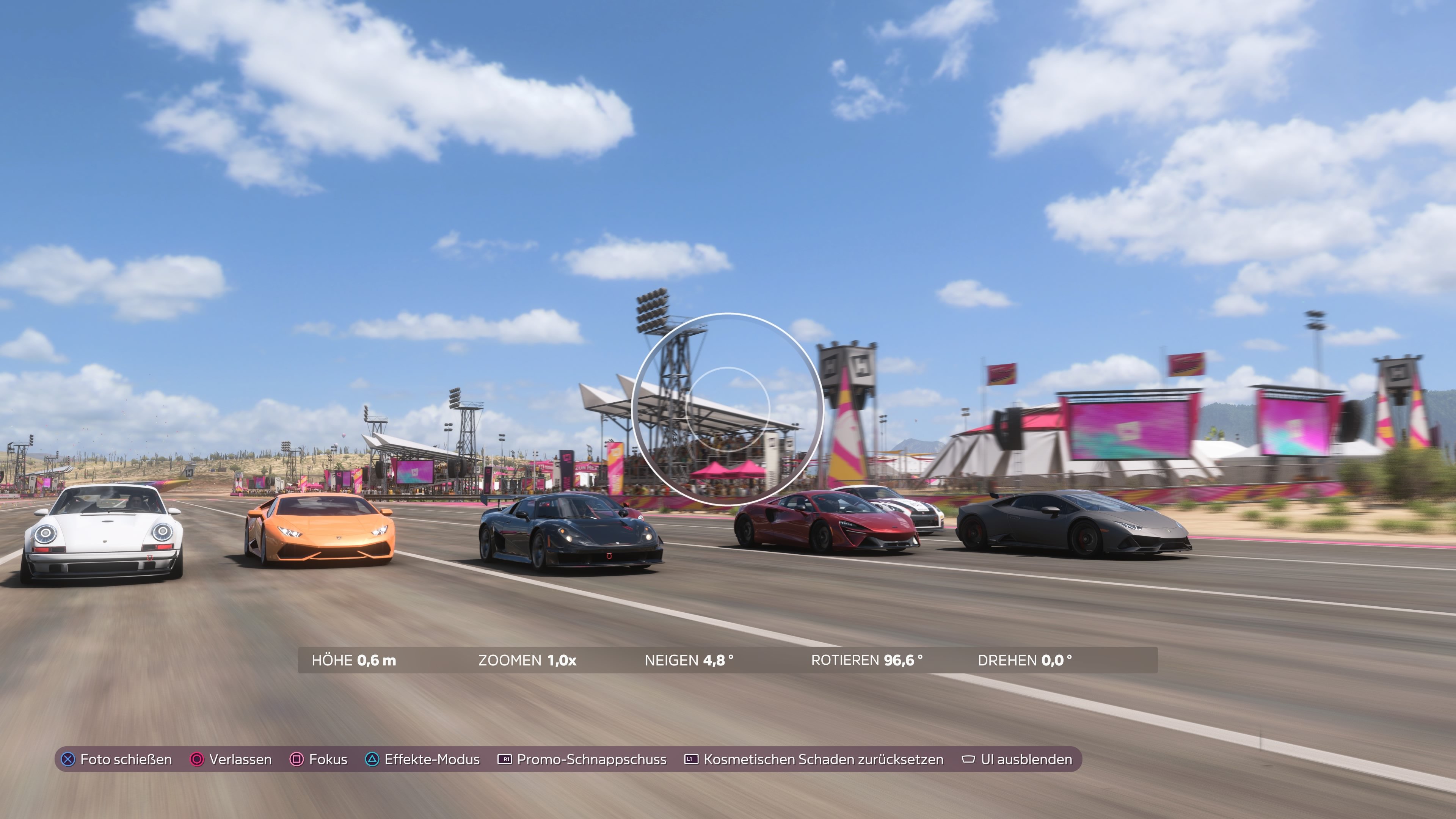
Task: Click the Triangle icon beside Effekte-Modus
Action: click(372, 759)
